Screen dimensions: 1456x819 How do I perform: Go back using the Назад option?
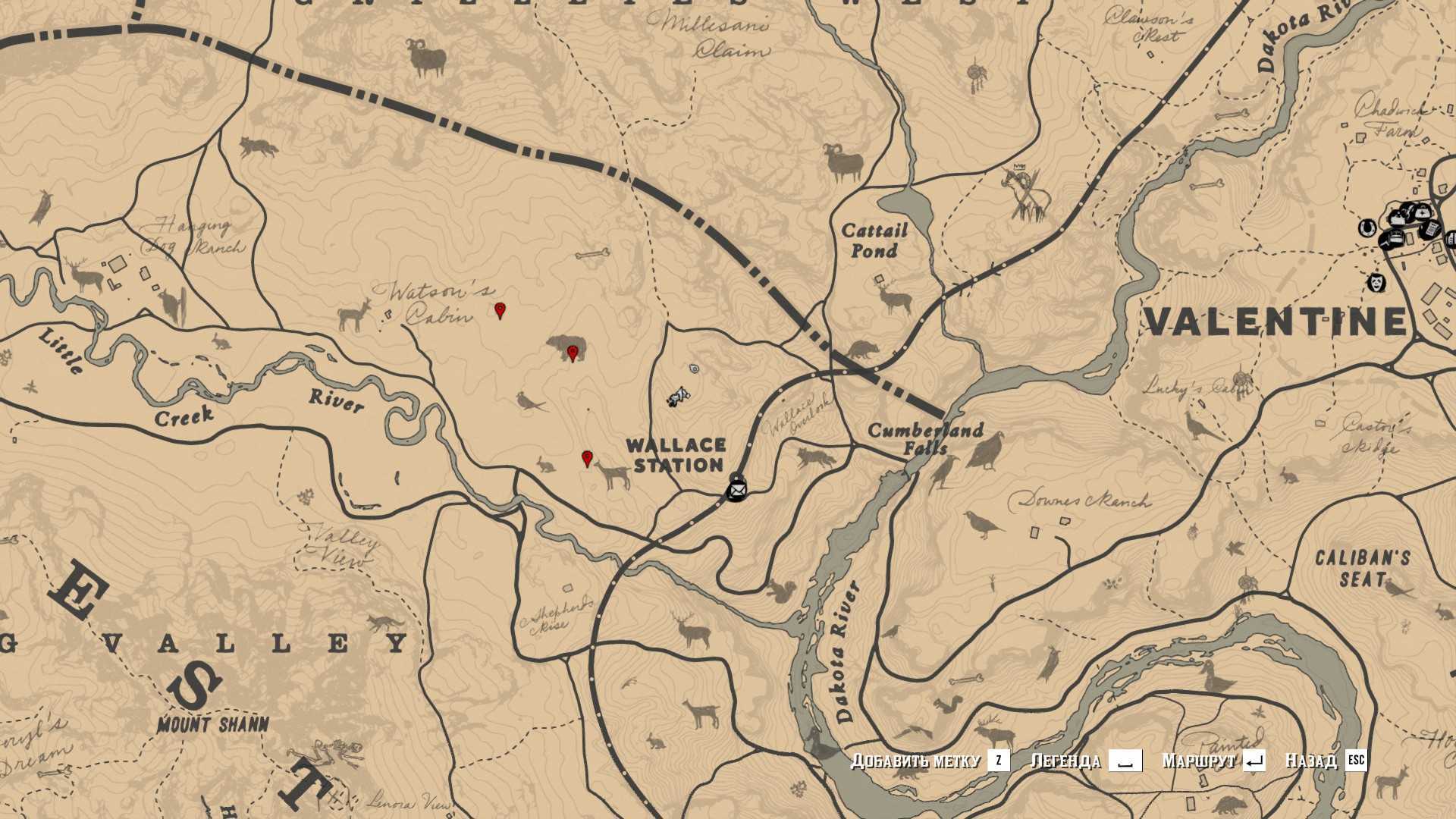(1325, 761)
